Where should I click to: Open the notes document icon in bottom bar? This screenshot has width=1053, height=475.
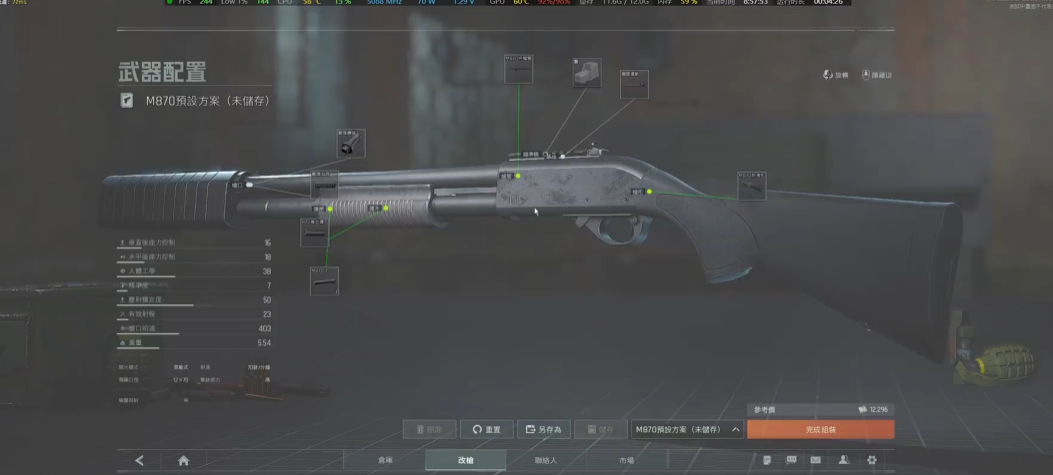[766, 460]
